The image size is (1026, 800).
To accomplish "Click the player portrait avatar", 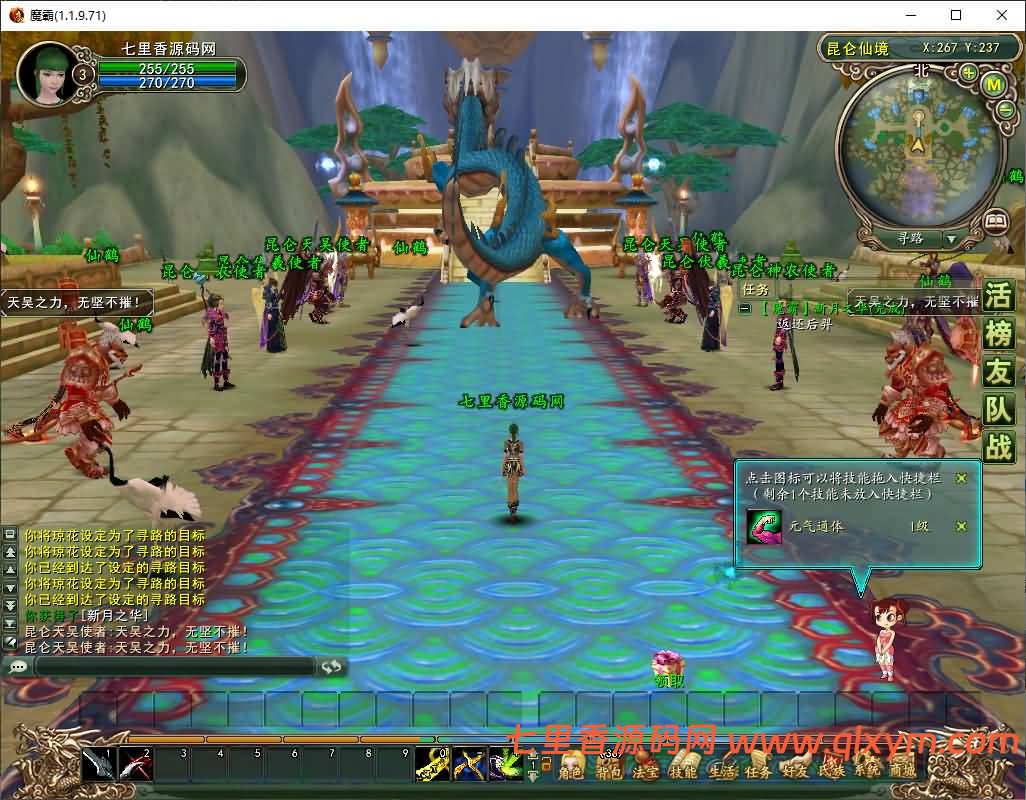I will pos(44,70).
